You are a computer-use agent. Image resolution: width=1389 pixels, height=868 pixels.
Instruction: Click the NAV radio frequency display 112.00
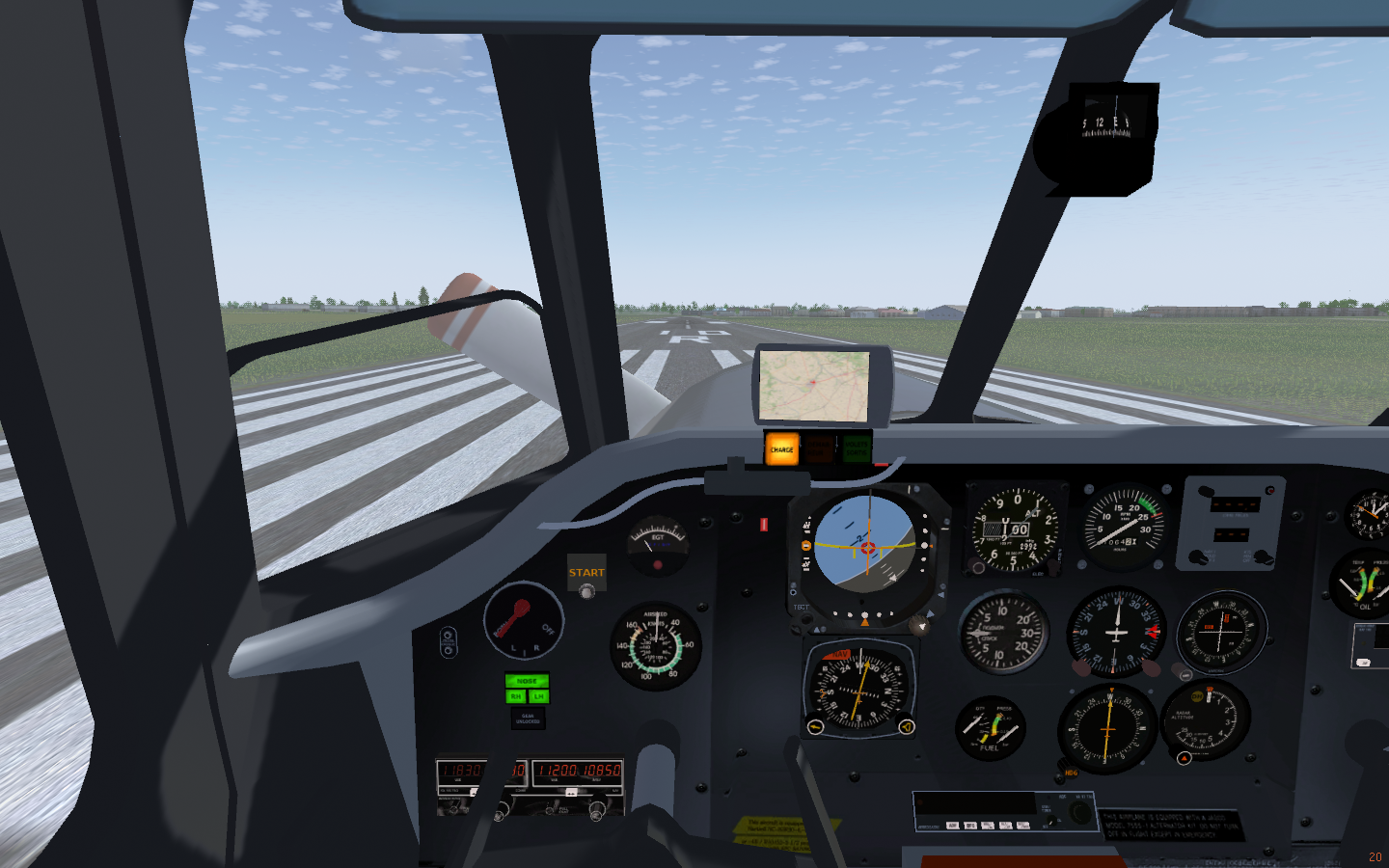tap(558, 771)
